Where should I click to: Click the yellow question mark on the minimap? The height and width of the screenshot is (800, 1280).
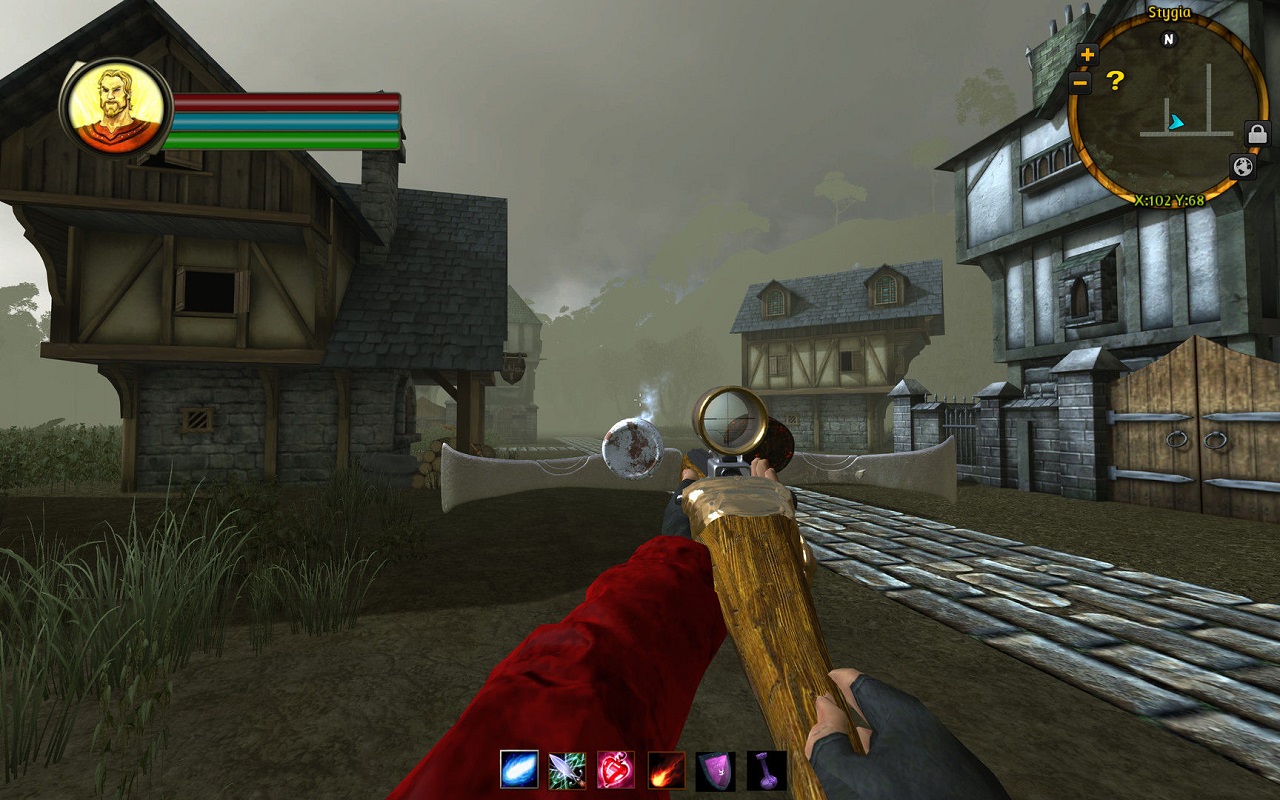pos(1115,80)
